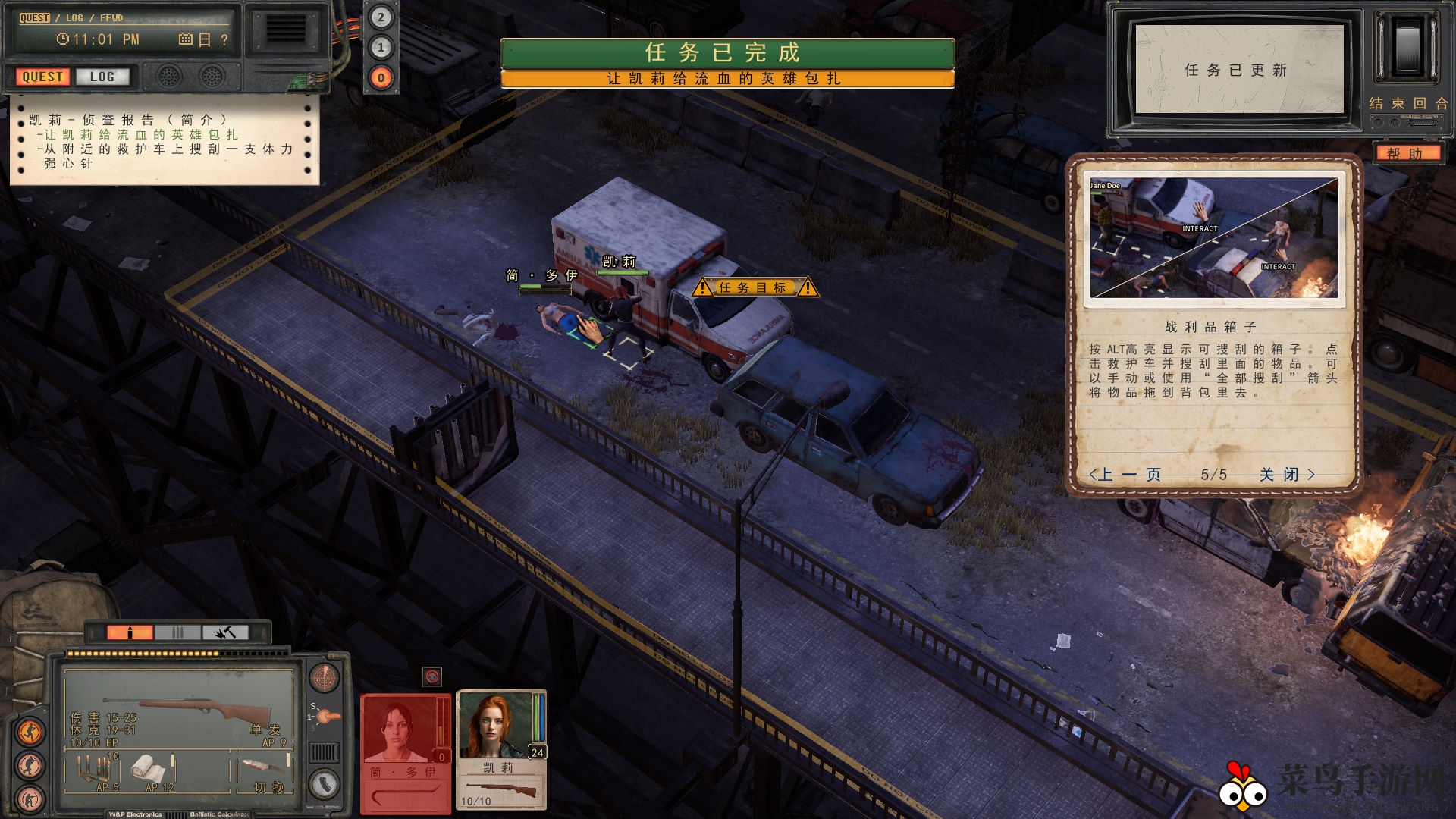Screen dimensions: 1456x819
Task: Close the tutorial with 关闭
Action: pos(1287,475)
